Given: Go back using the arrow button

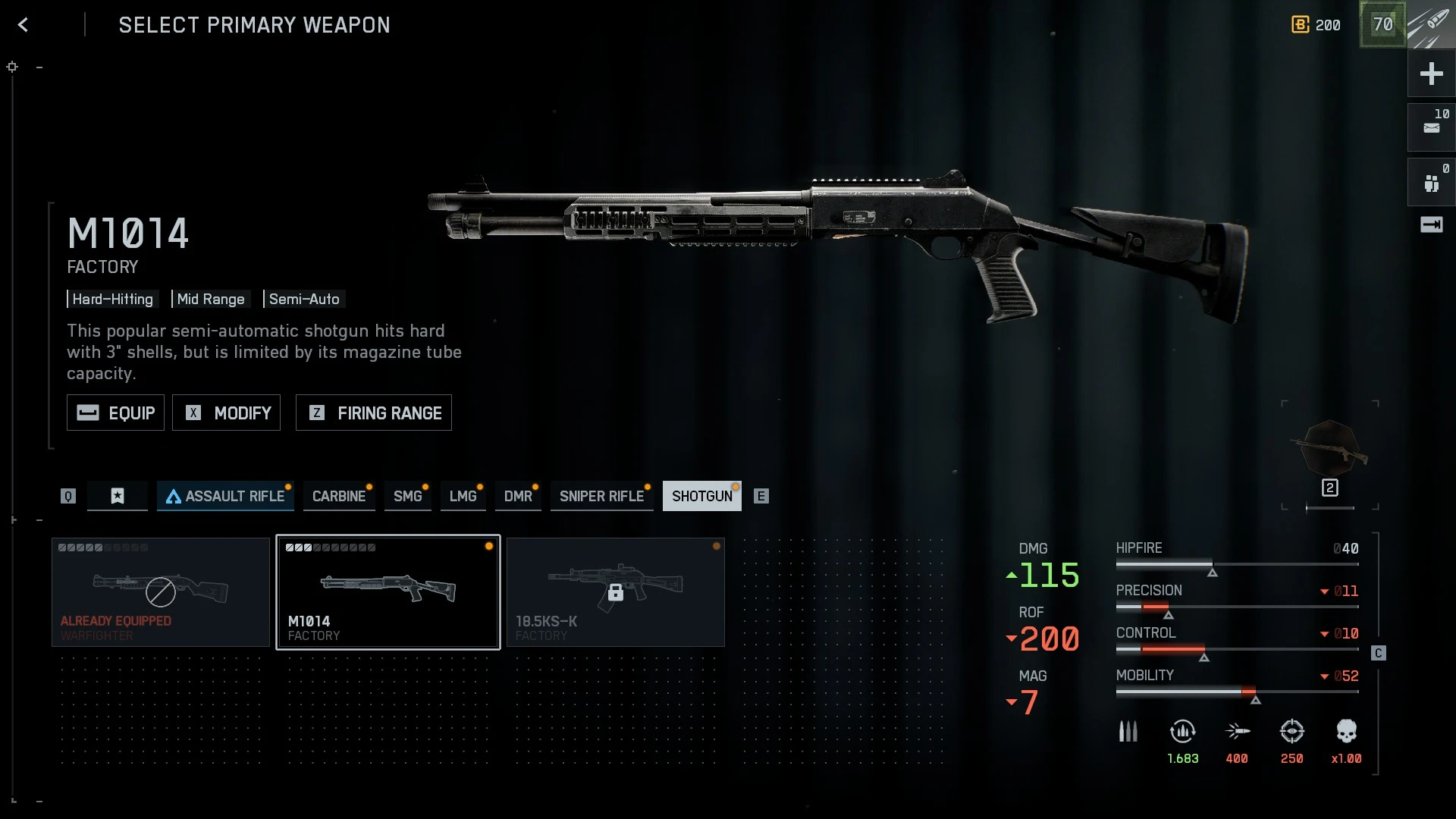Looking at the screenshot, I should tap(24, 25).
